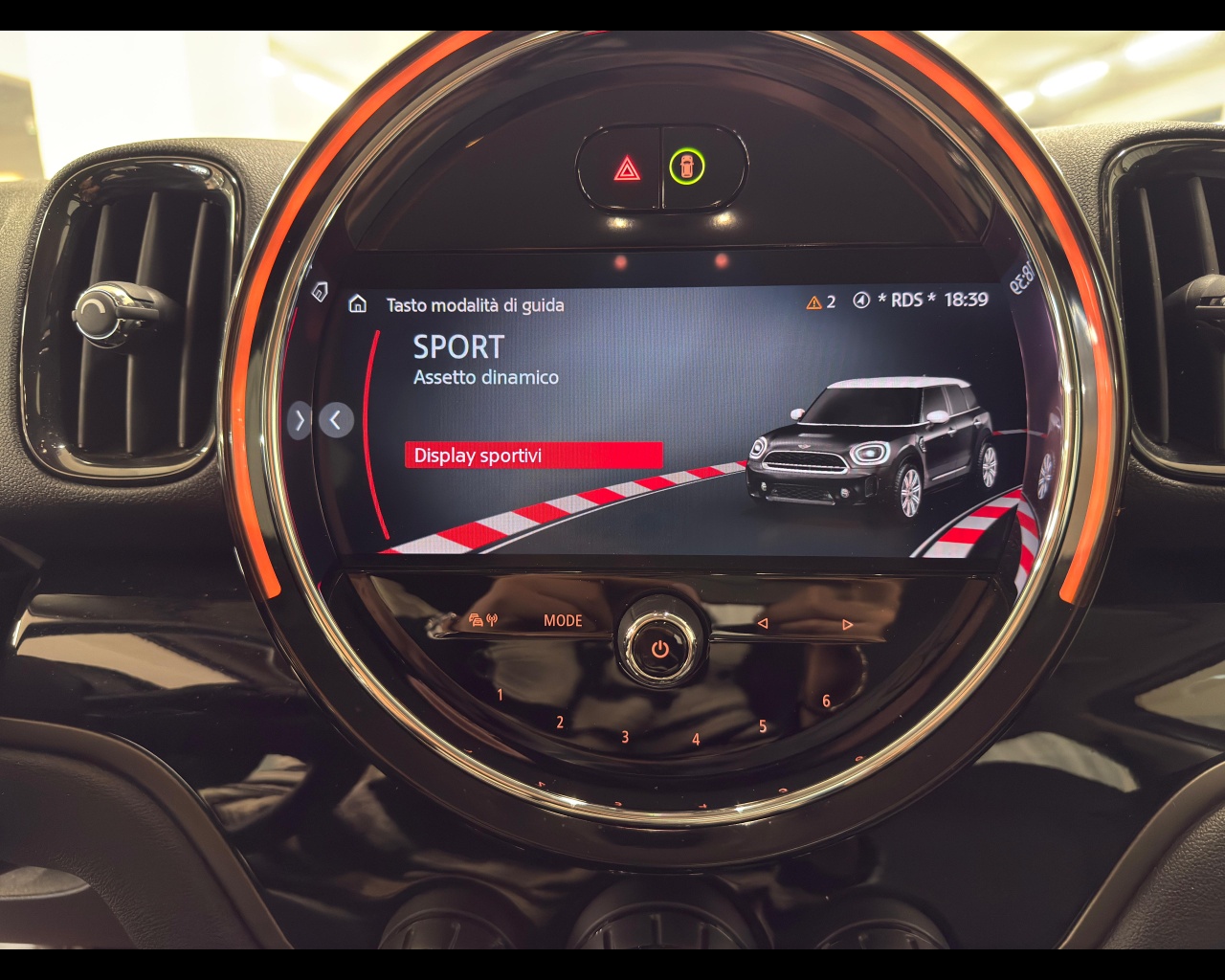Tap the traffic info icon left of MODE
This screenshot has height=980, width=1225.
point(483,620)
